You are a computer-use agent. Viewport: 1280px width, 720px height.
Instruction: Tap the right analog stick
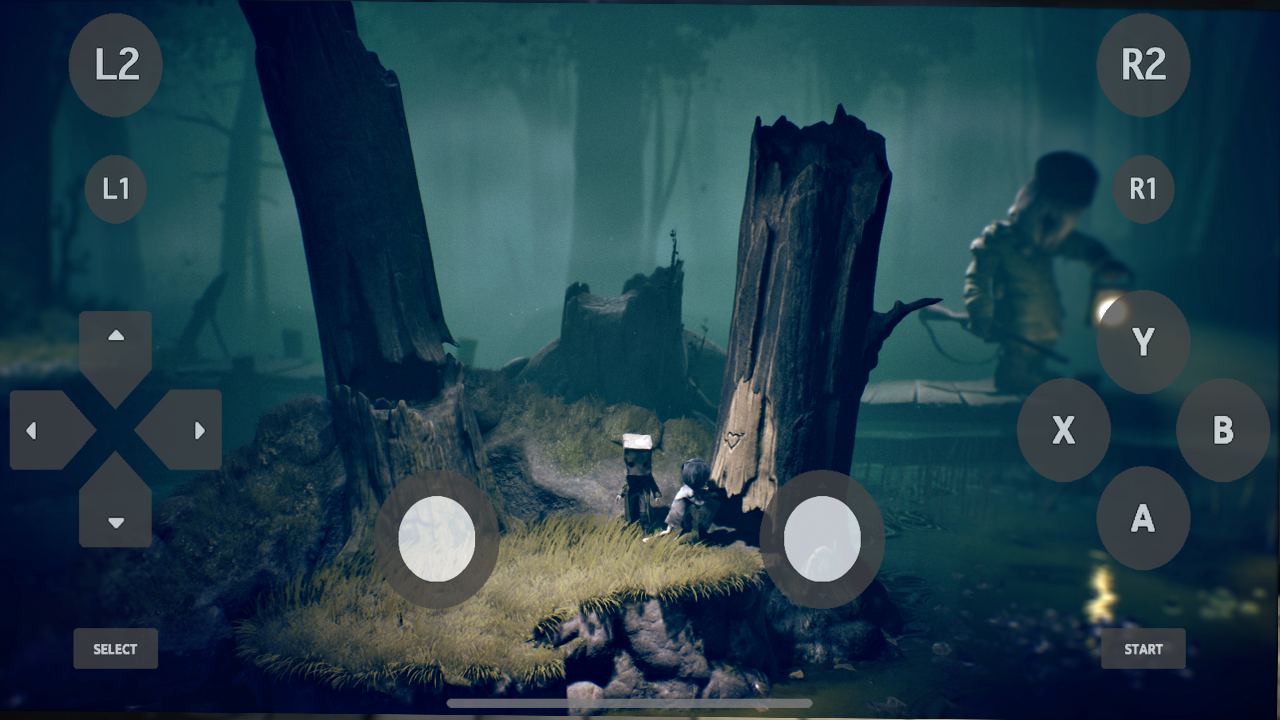pyautogui.click(x=824, y=537)
